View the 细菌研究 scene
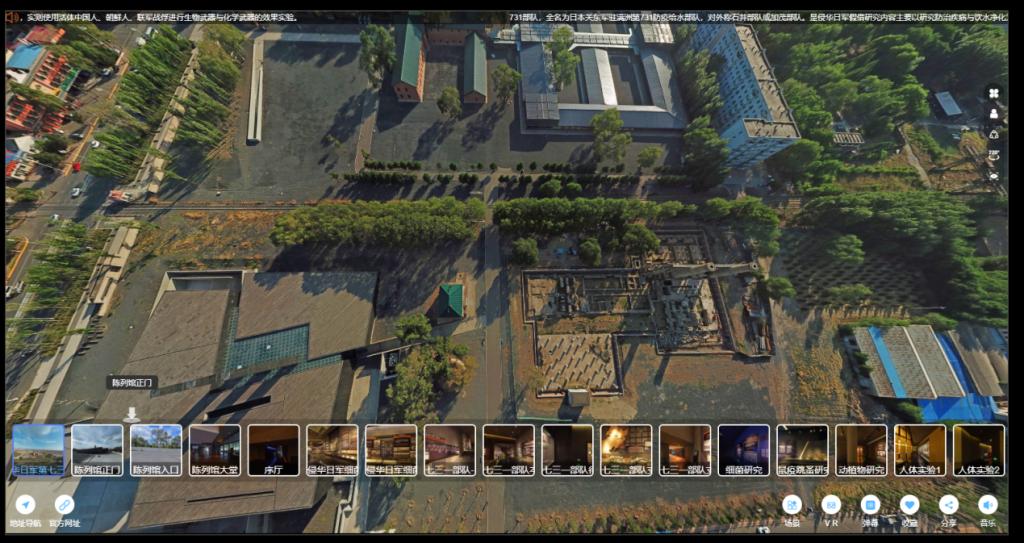Viewport: 1024px width, 543px height. tap(743, 449)
